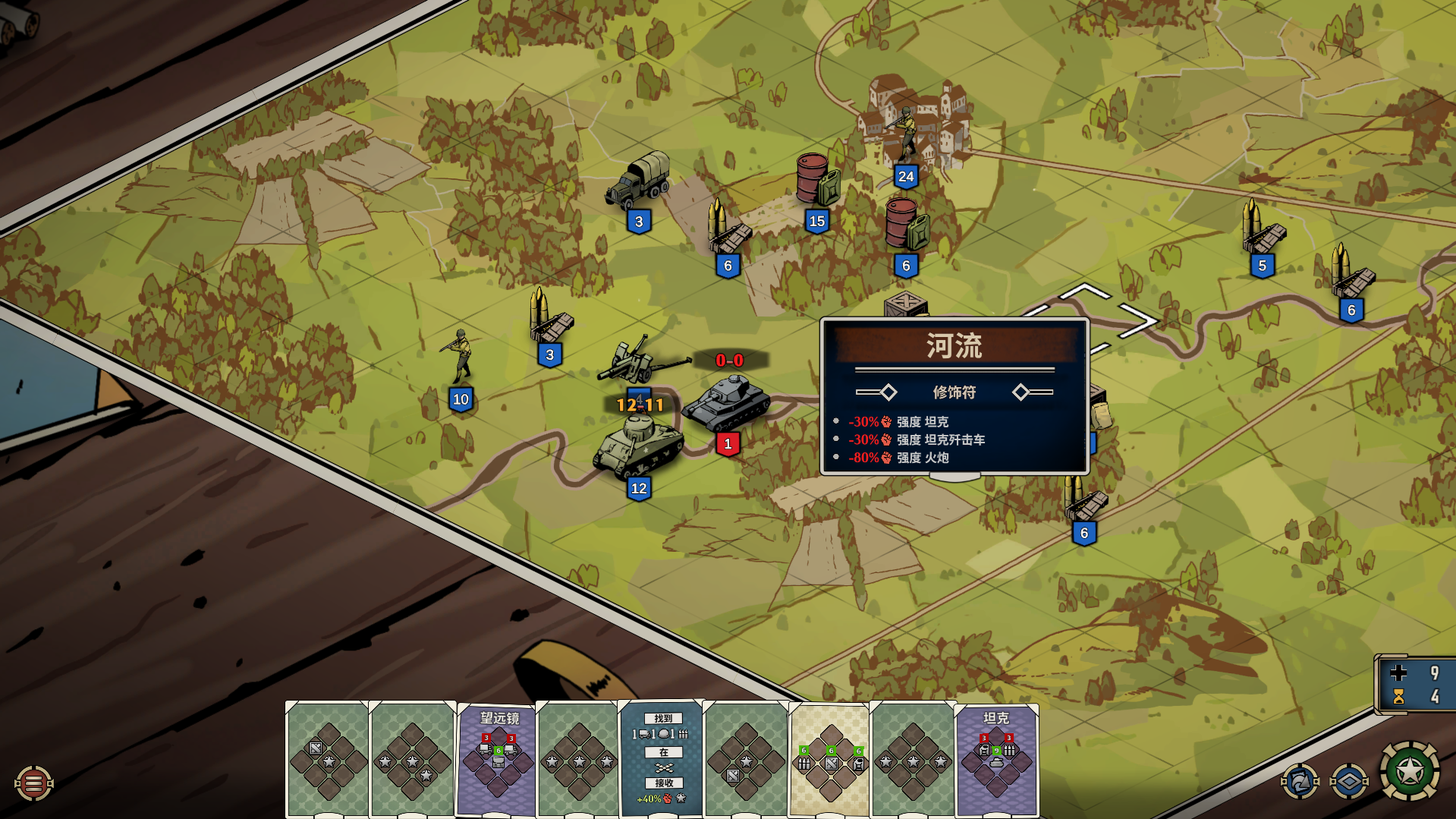The width and height of the screenshot is (1456, 819).
Task: Select the town infantry marked 24
Action: [905, 137]
